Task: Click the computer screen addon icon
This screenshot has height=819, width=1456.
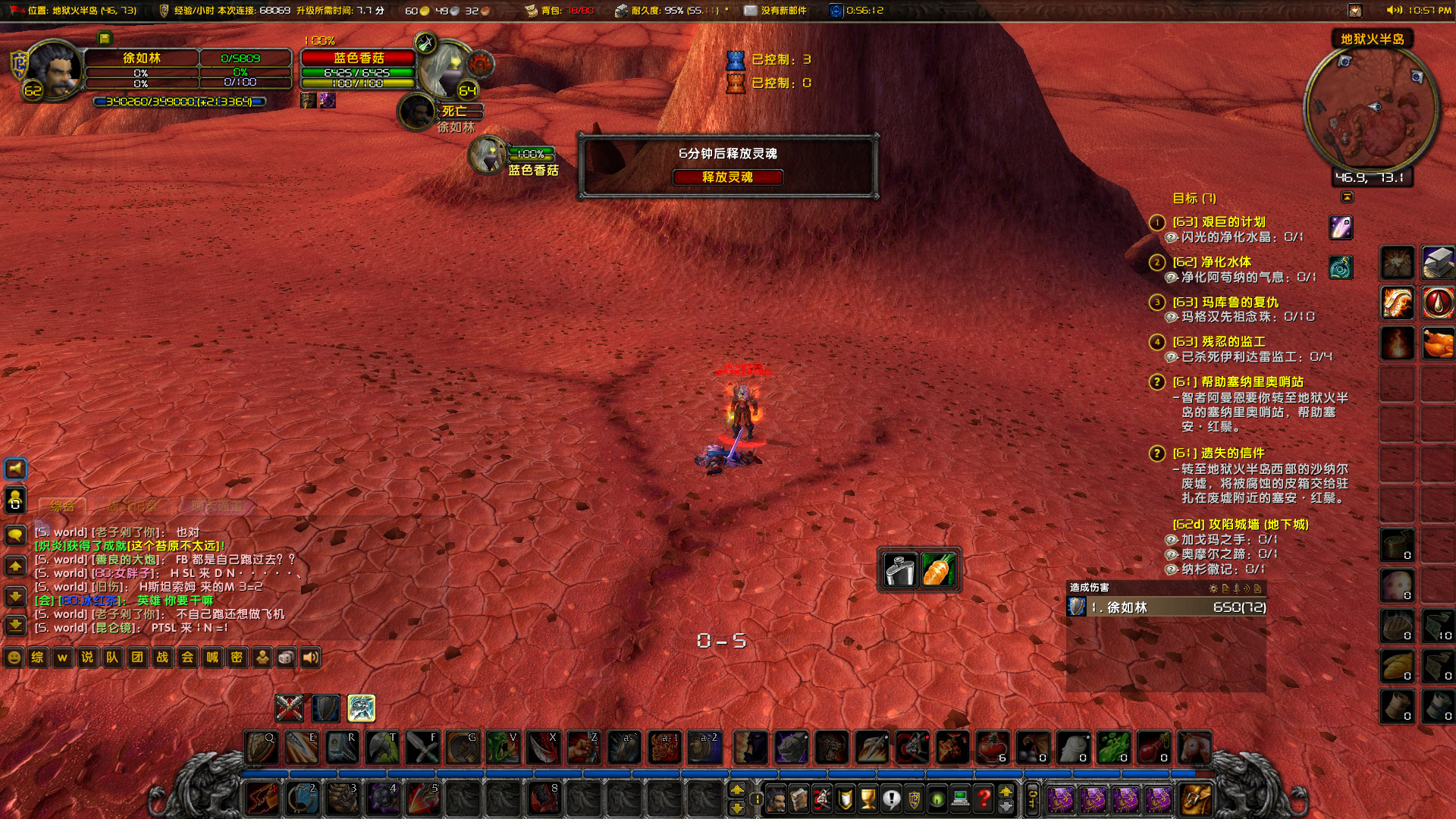Action: coord(959,798)
